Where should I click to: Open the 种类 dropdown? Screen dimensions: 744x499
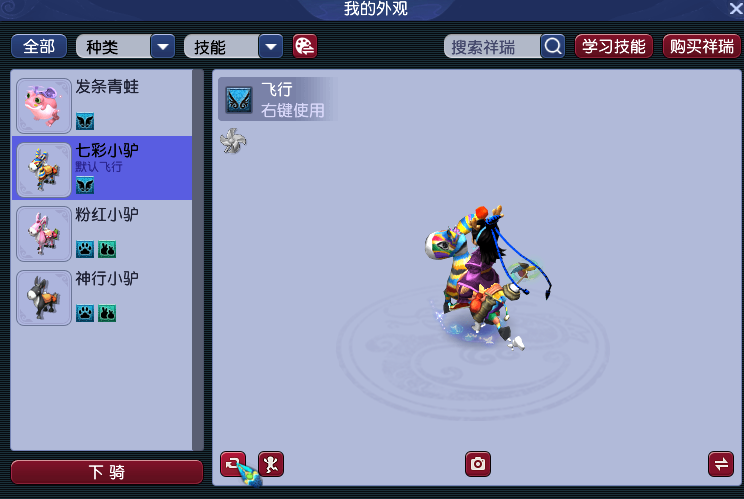162,47
